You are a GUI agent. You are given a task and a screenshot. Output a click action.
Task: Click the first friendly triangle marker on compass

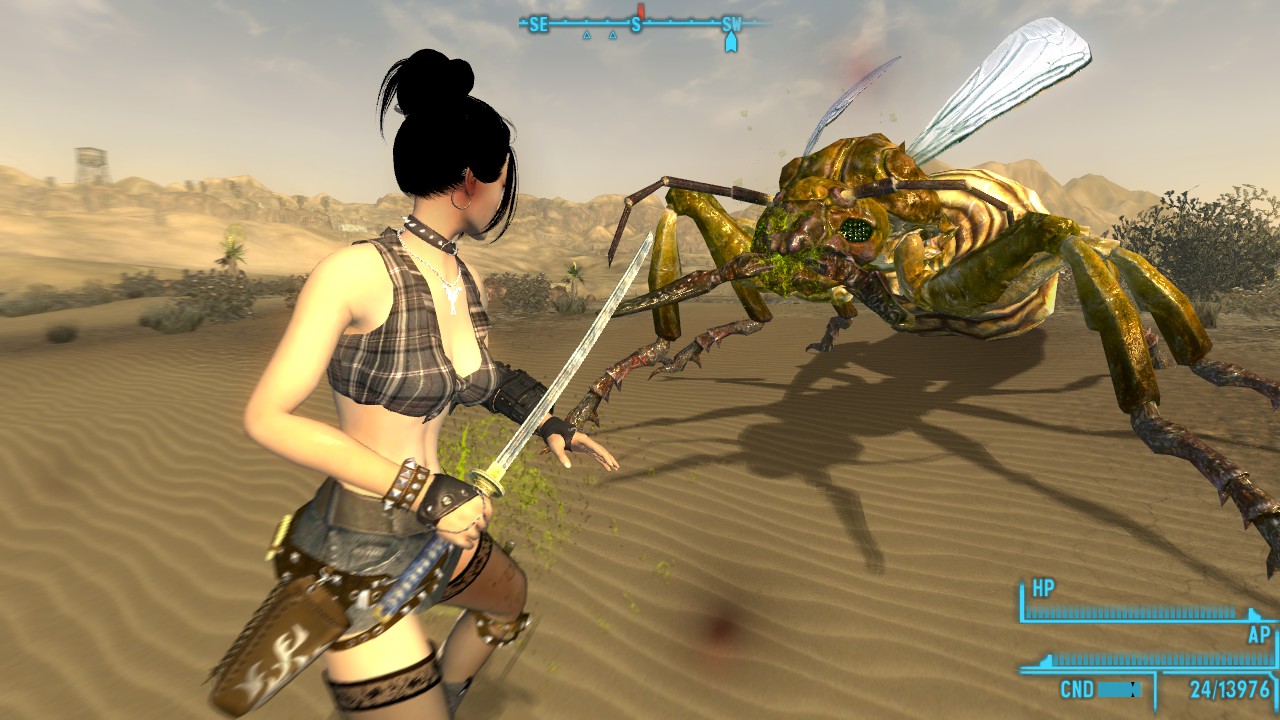(x=588, y=36)
